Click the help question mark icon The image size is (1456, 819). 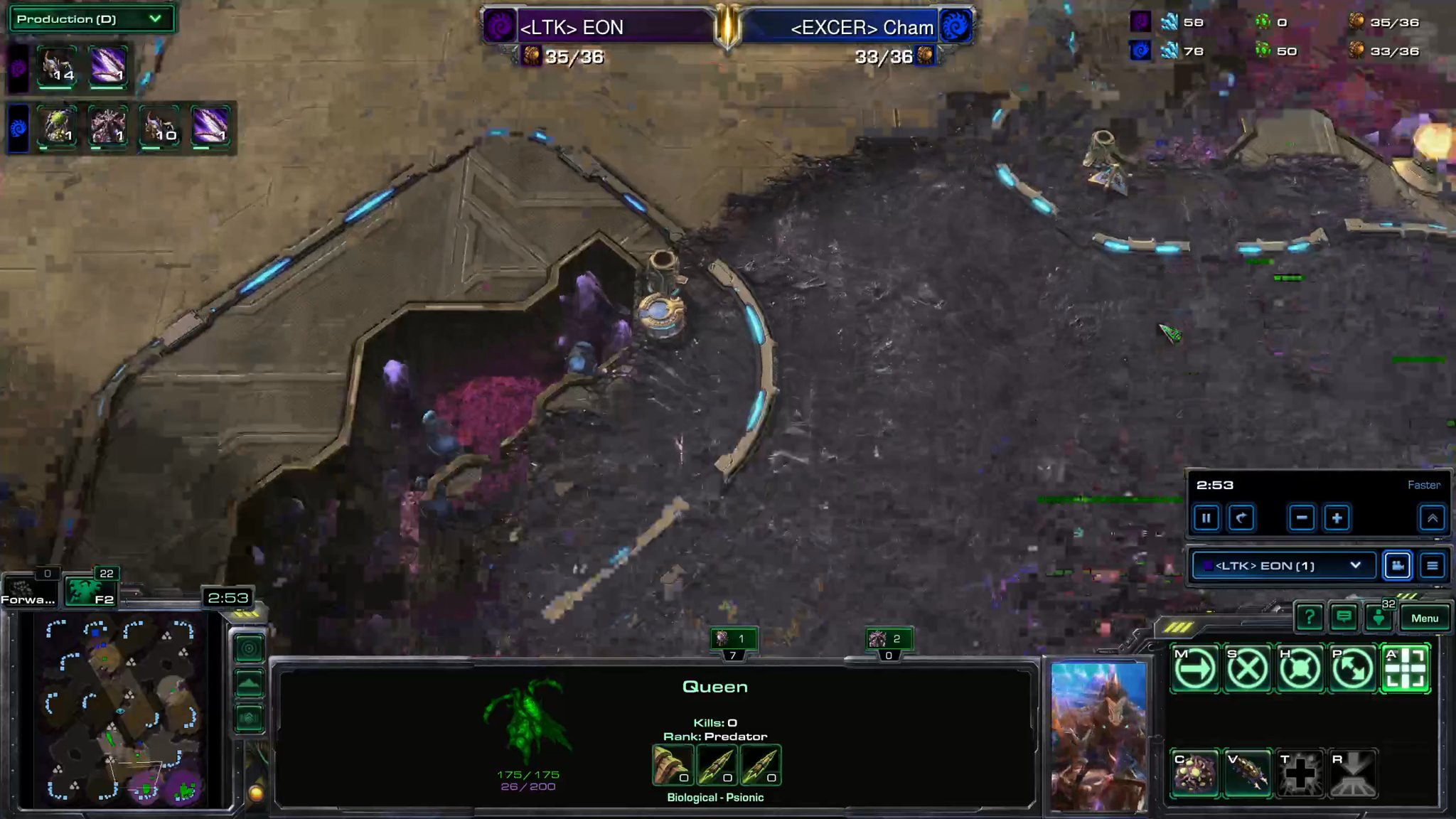1310,617
